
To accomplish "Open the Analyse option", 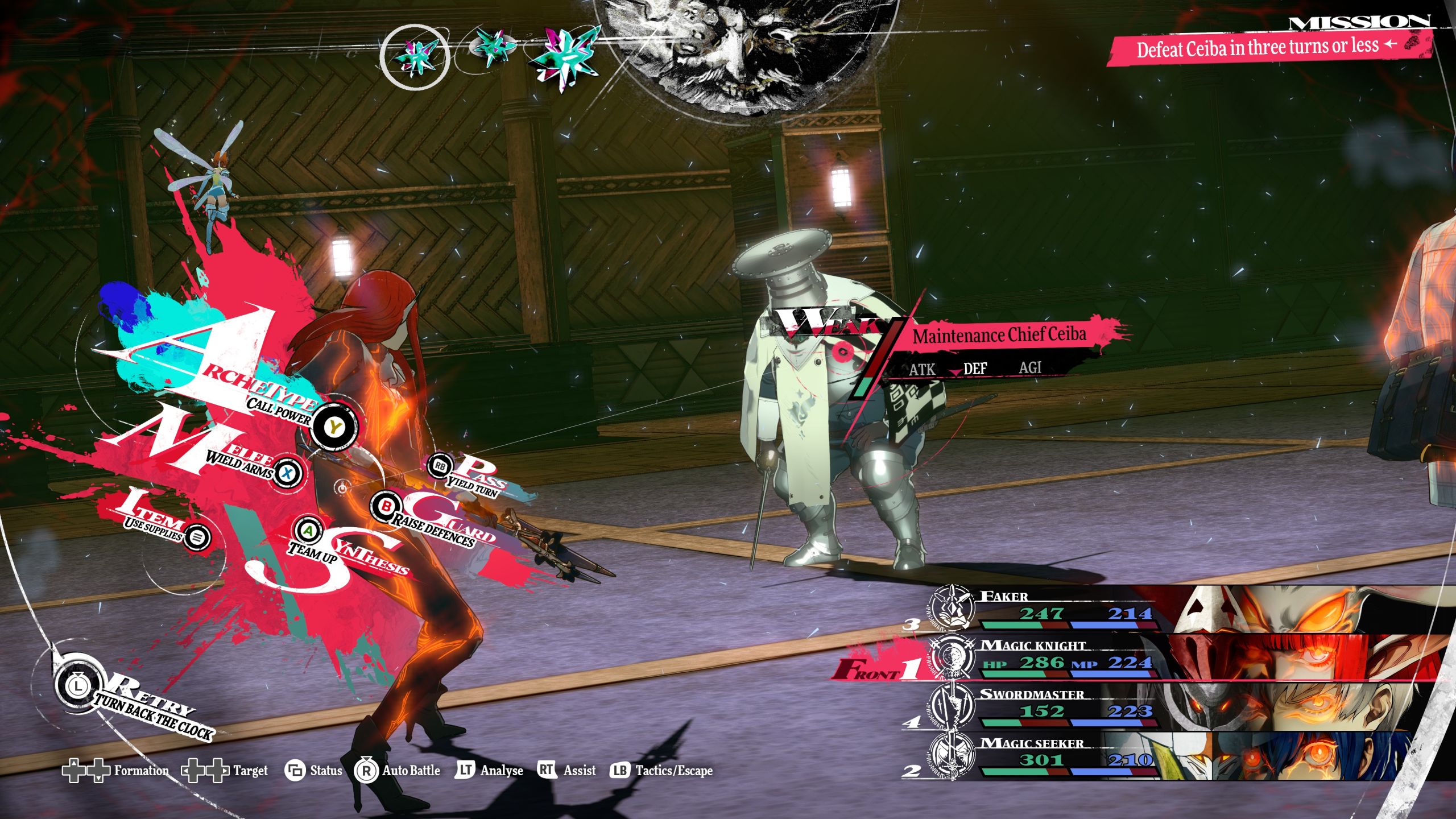I will click(x=490, y=771).
